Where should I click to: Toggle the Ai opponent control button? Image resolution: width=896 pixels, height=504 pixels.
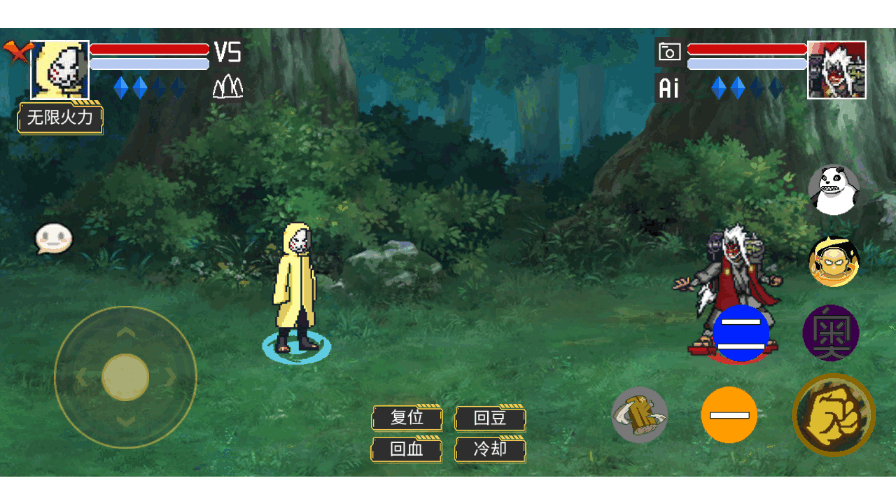pos(669,88)
